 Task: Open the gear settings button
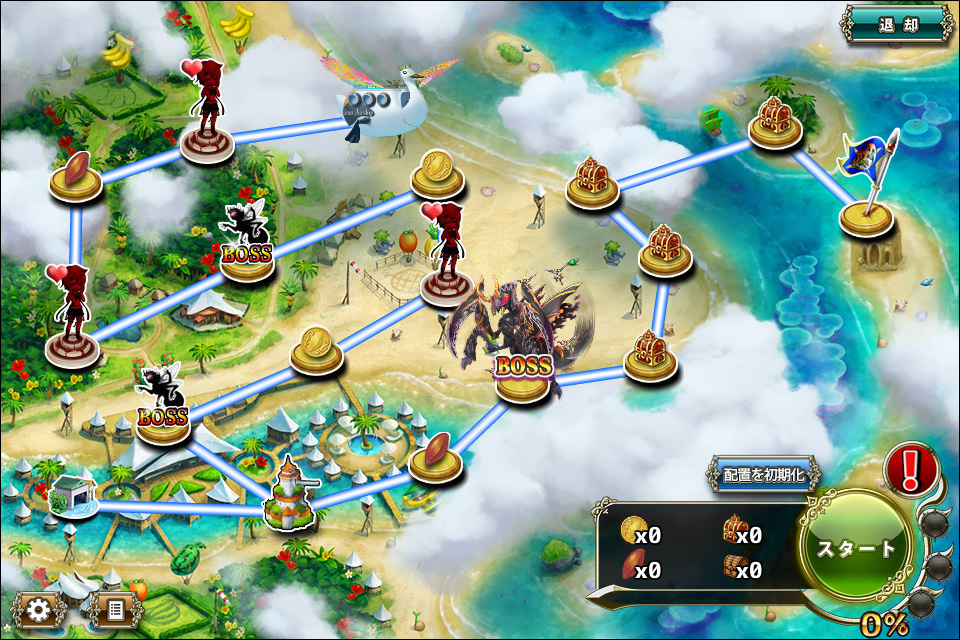pyautogui.click(x=39, y=608)
